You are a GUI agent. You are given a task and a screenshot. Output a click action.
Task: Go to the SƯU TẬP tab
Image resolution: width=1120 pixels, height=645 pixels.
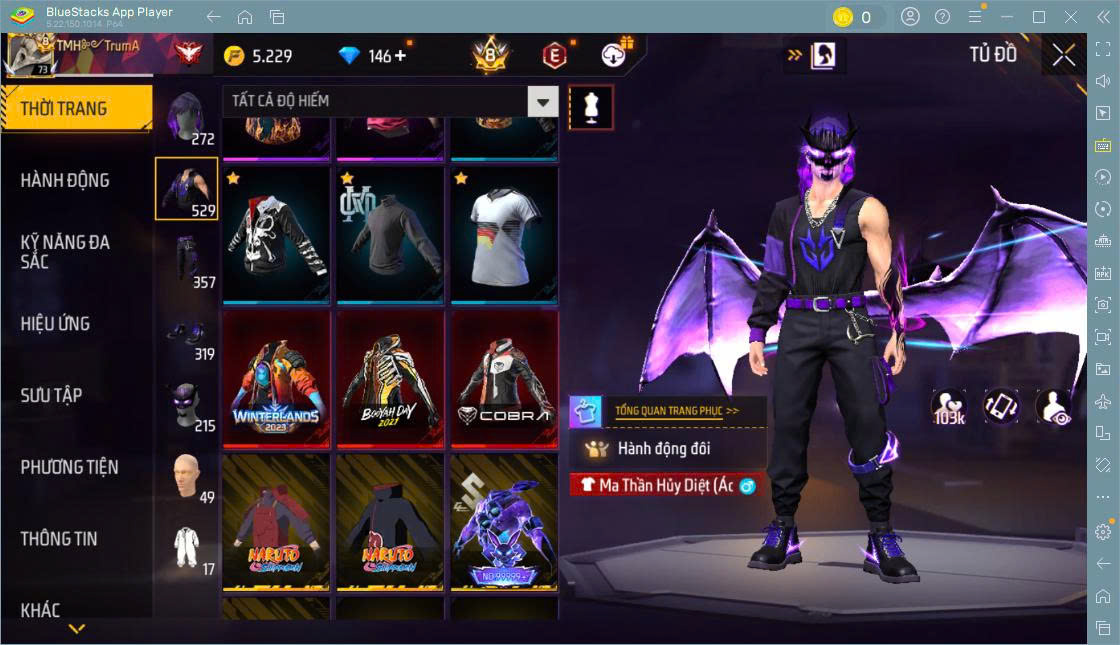coord(51,395)
